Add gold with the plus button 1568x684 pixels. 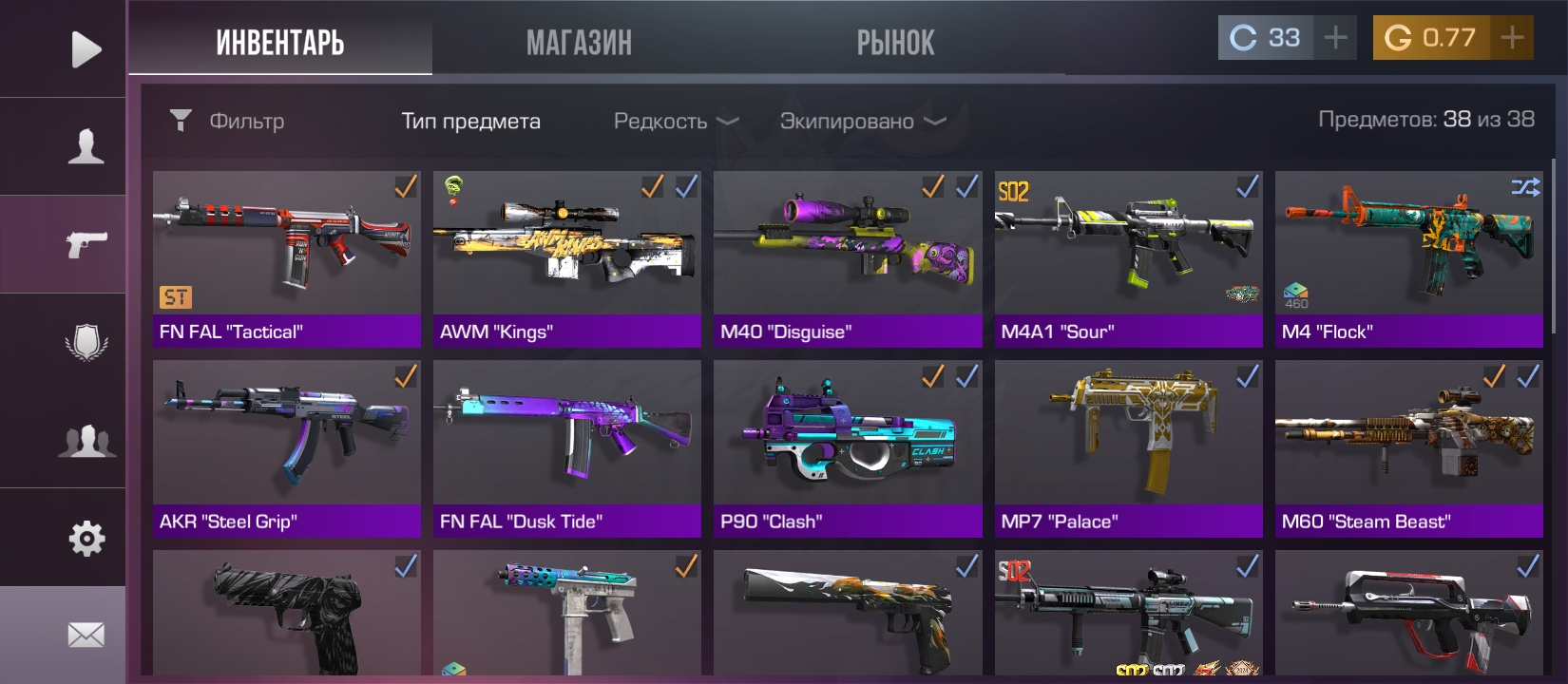[x=1512, y=38]
